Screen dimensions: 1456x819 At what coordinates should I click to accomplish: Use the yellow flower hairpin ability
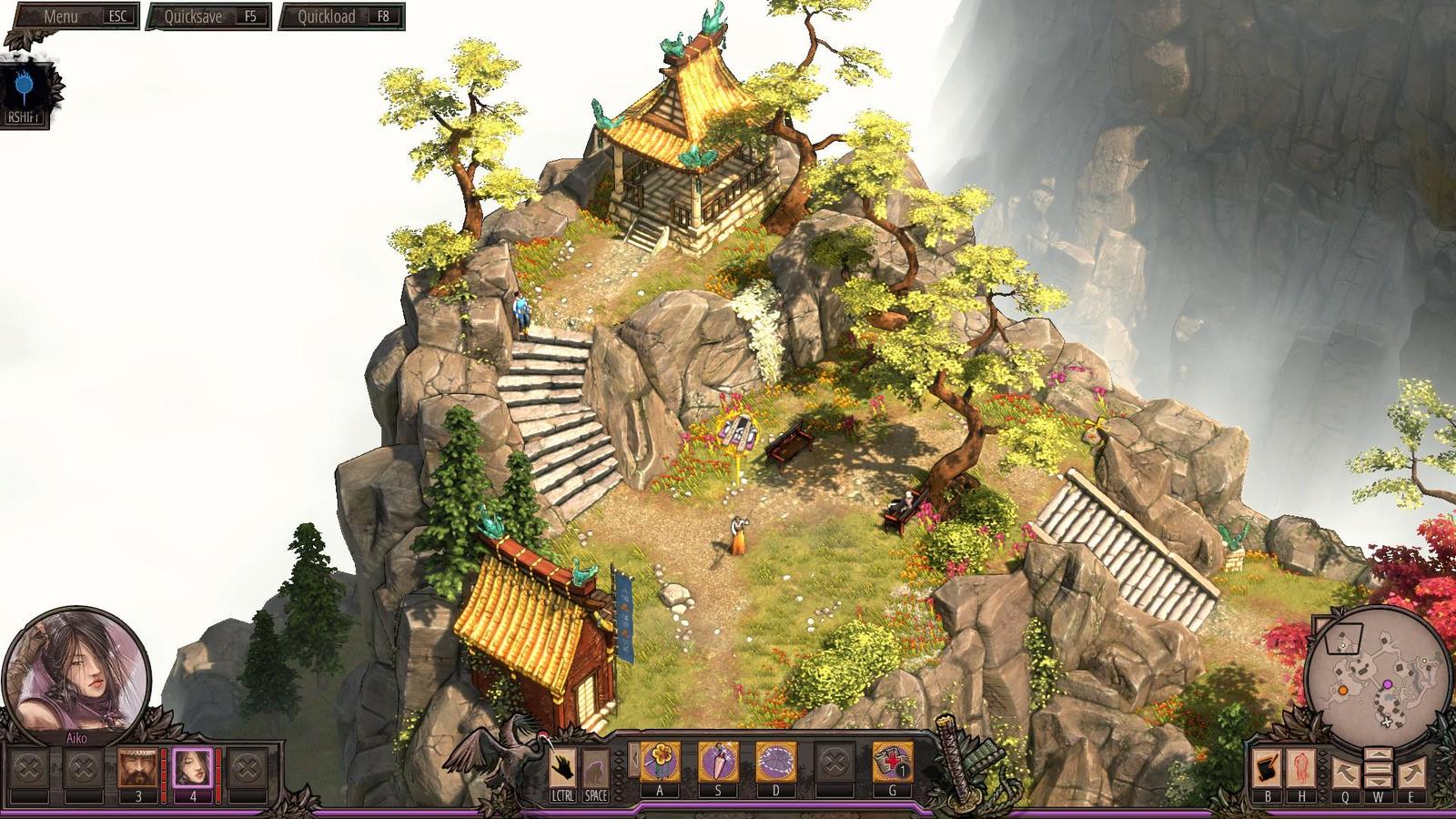pos(660,762)
